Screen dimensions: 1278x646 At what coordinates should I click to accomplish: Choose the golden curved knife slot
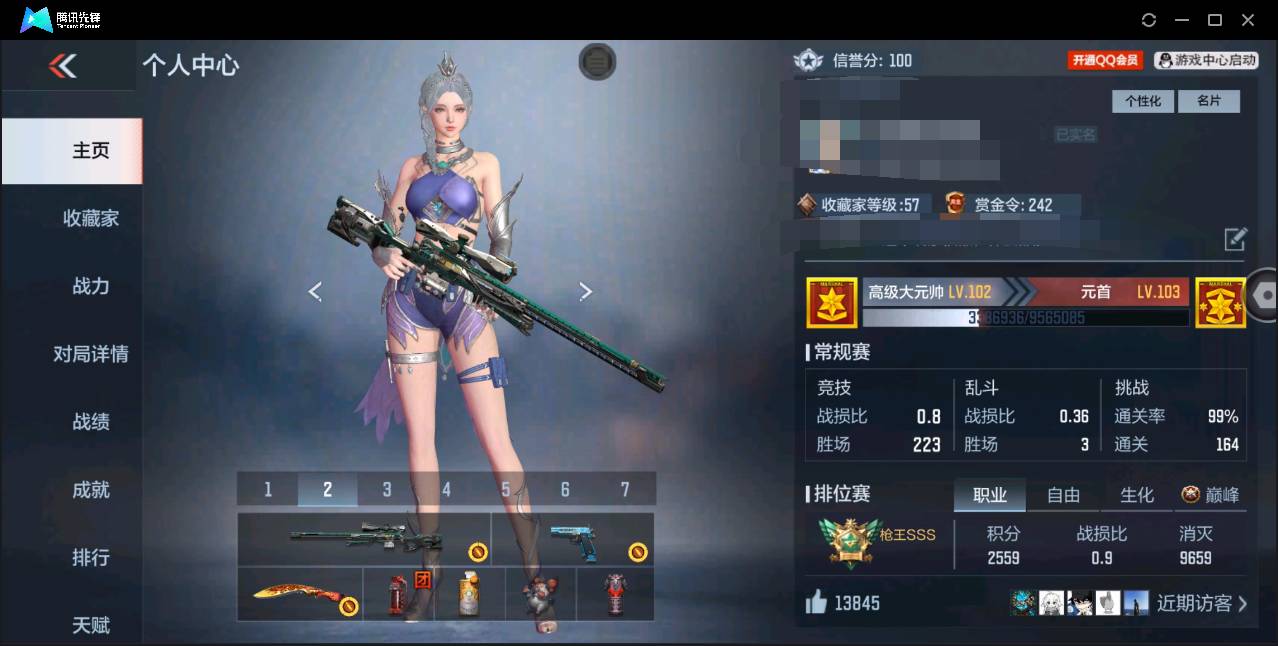[x=298, y=594]
